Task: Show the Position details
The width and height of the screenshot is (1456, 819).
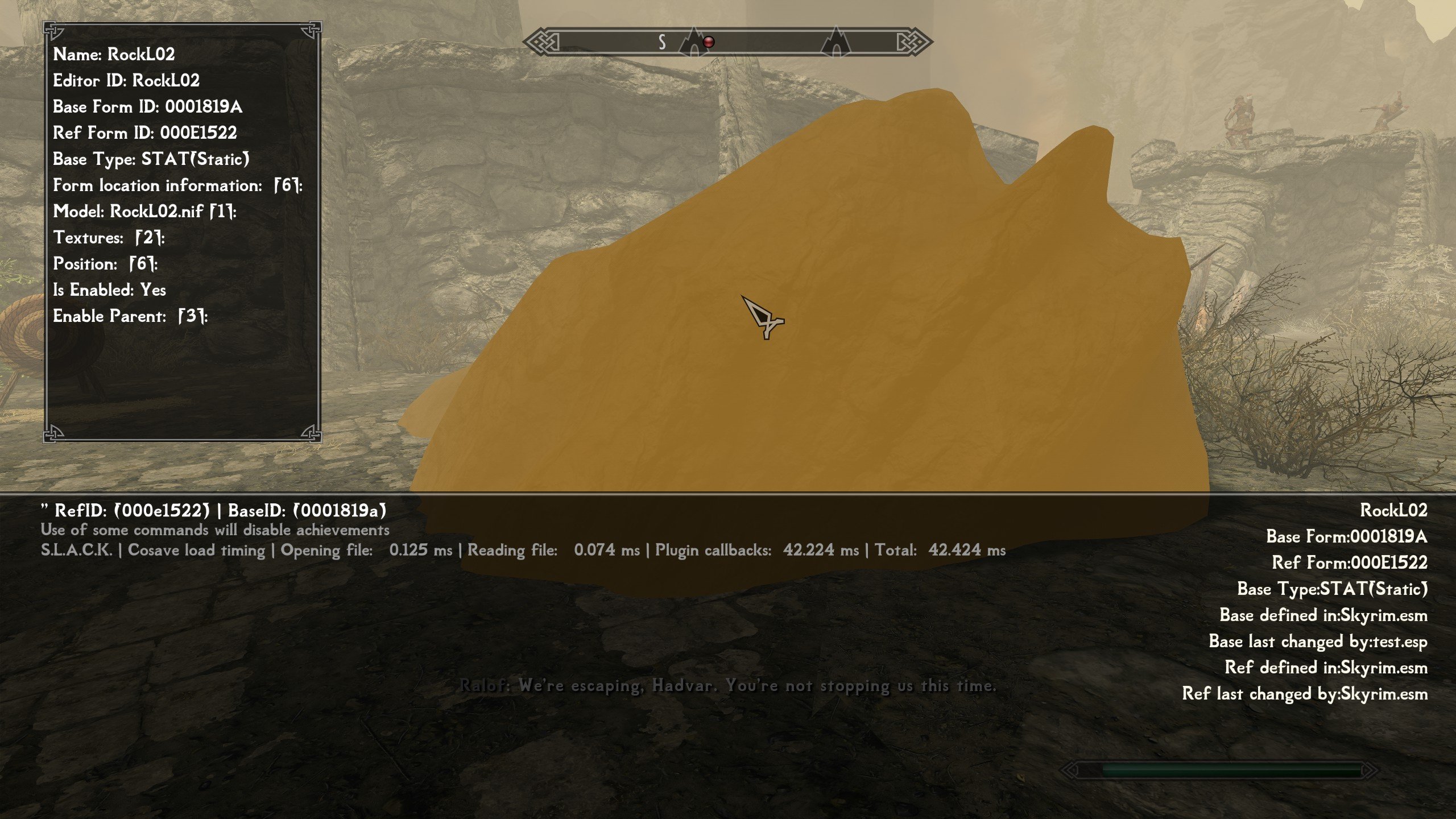Action: tap(105, 264)
